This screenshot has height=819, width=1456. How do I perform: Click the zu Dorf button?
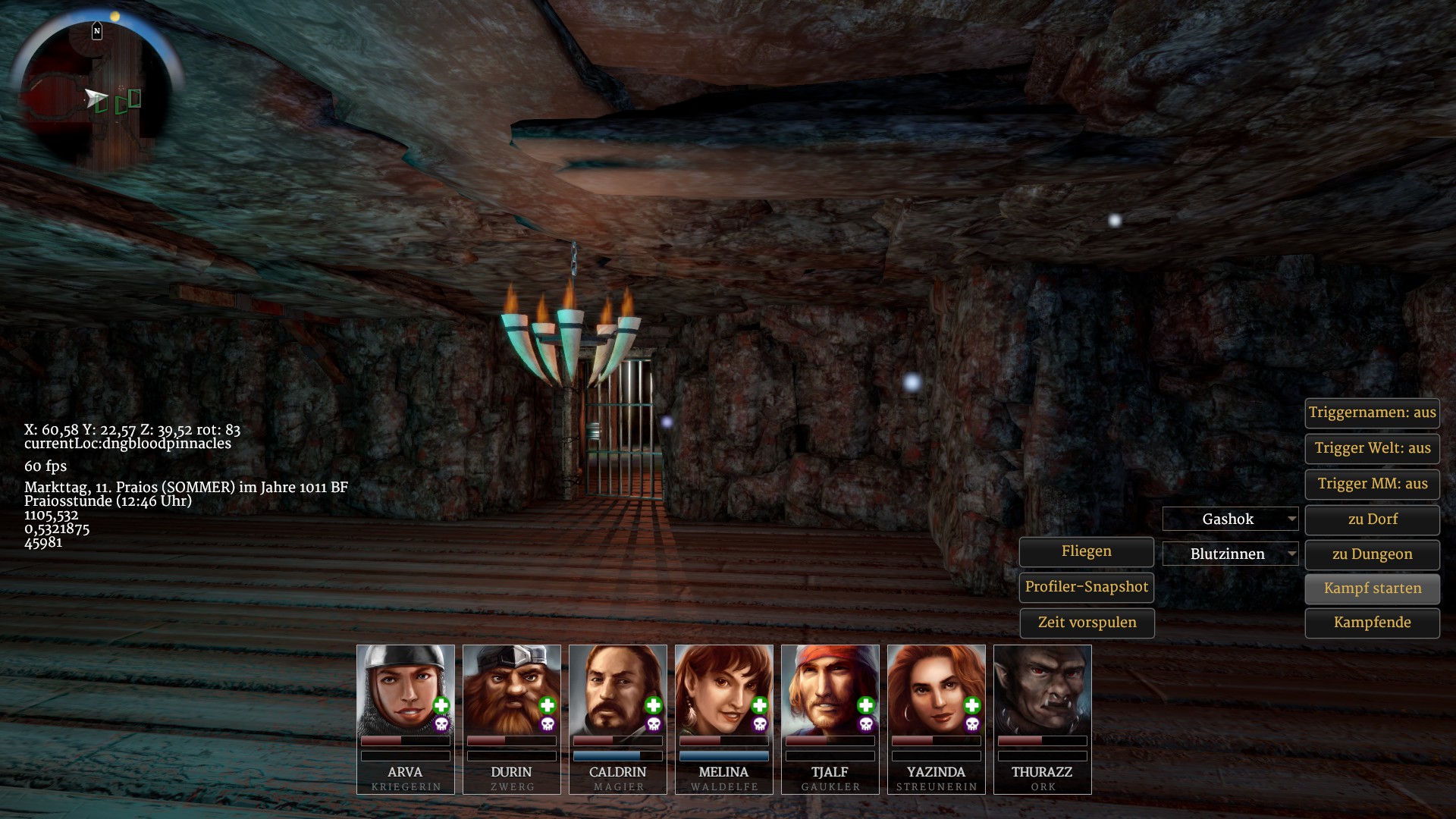1372,519
